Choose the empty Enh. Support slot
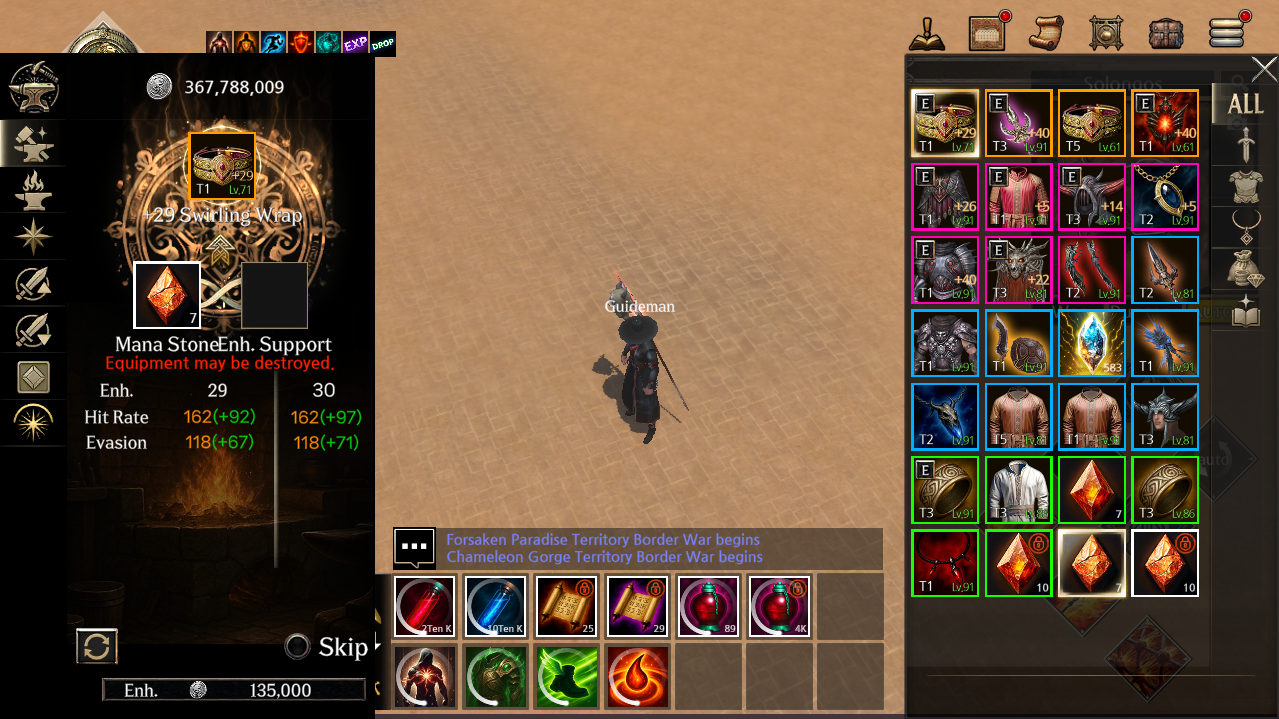 pos(274,295)
